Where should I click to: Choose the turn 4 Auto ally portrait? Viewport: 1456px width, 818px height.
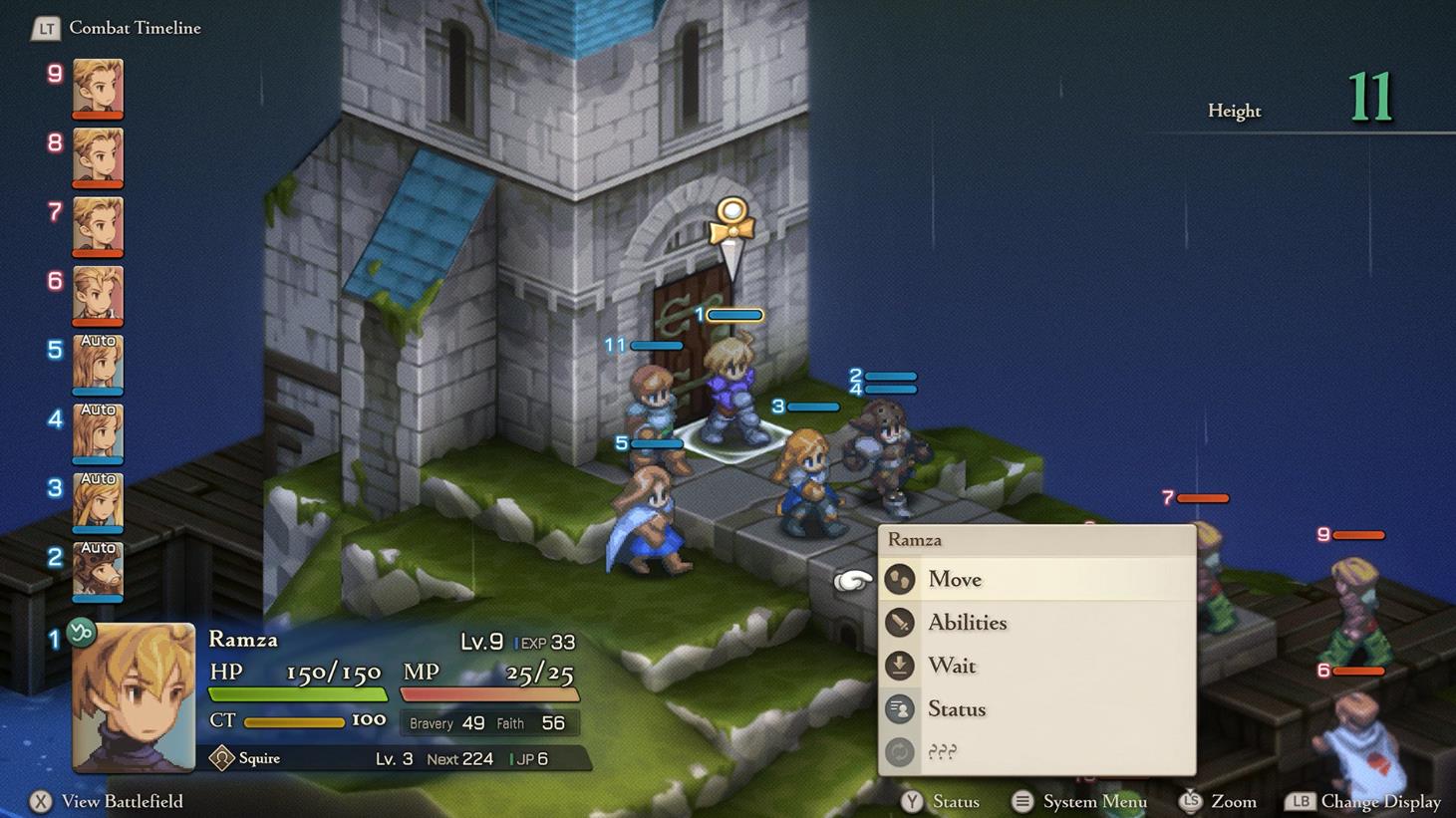tap(98, 432)
